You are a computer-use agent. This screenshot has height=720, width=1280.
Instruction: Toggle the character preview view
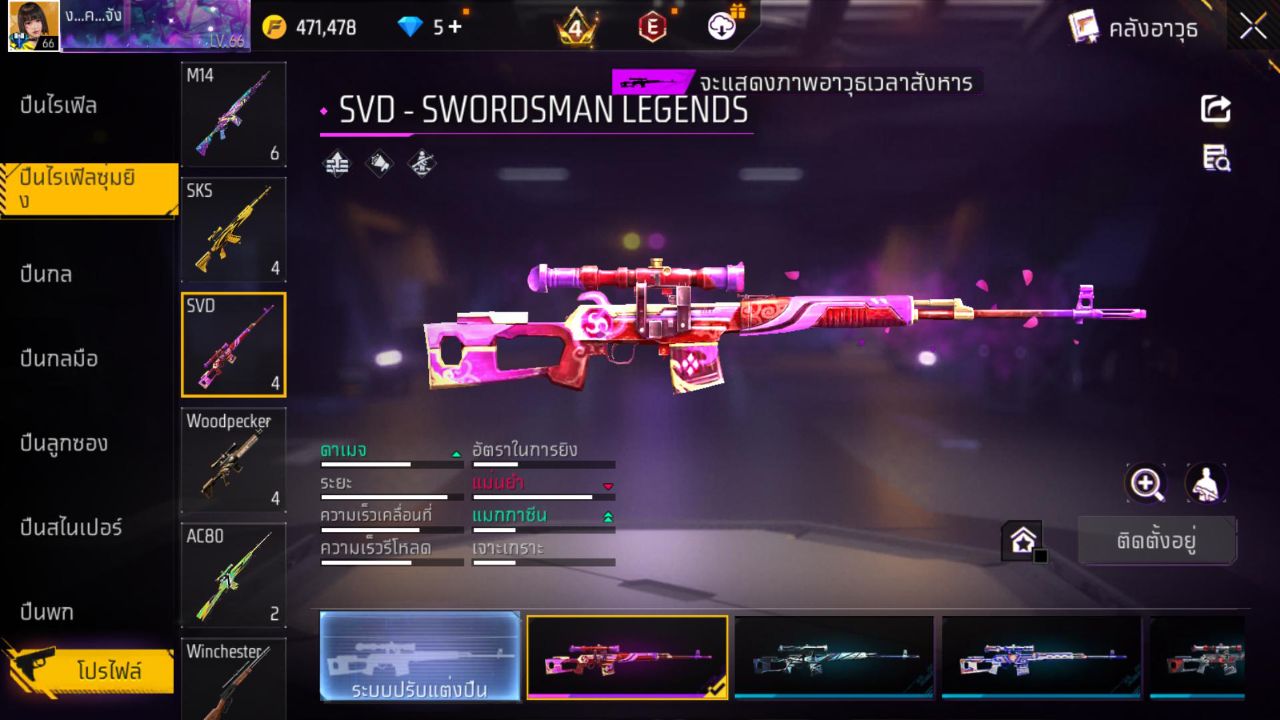(x=1204, y=484)
